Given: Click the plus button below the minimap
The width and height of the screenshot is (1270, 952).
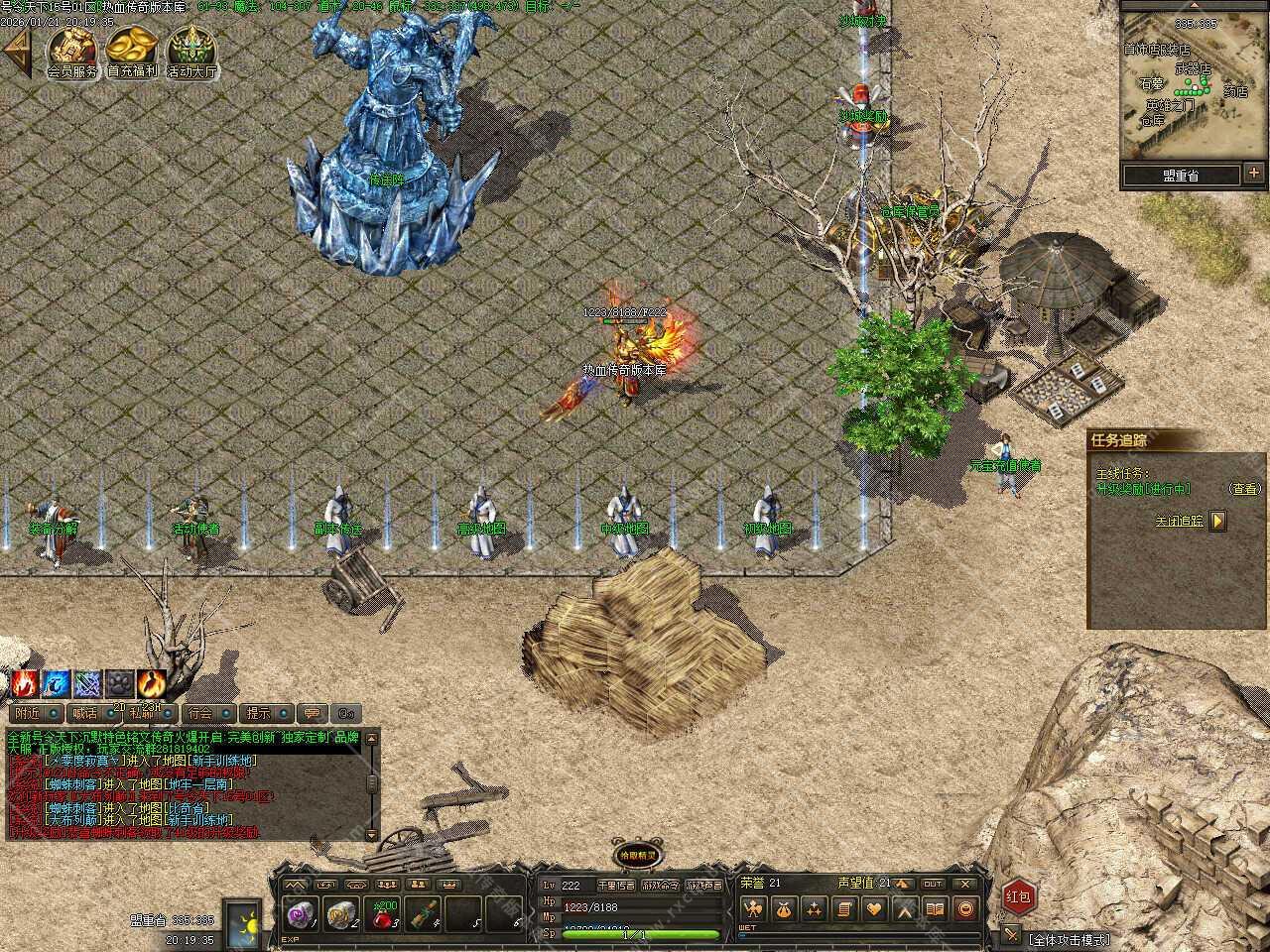Looking at the screenshot, I should pyautogui.click(x=1254, y=175).
